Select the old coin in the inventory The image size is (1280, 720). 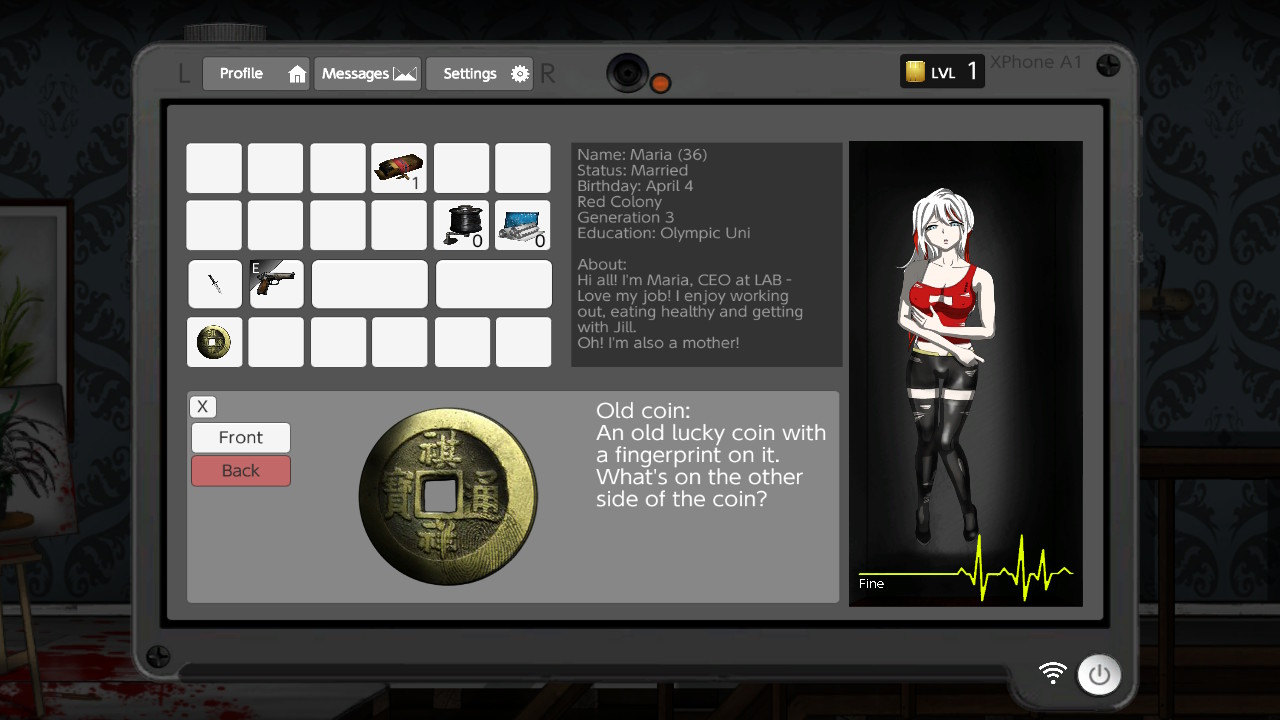click(214, 342)
